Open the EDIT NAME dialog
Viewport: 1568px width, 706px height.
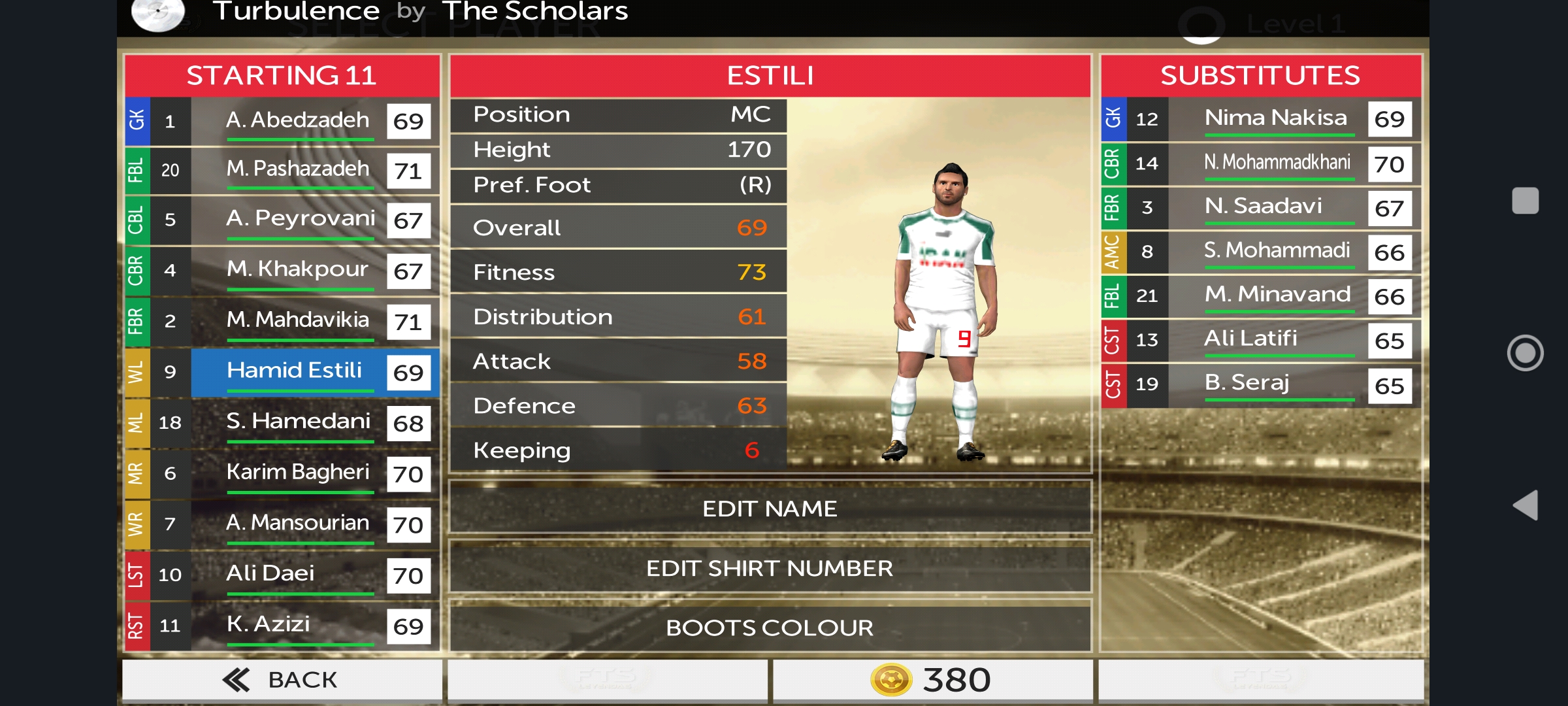click(x=771, y=508)
